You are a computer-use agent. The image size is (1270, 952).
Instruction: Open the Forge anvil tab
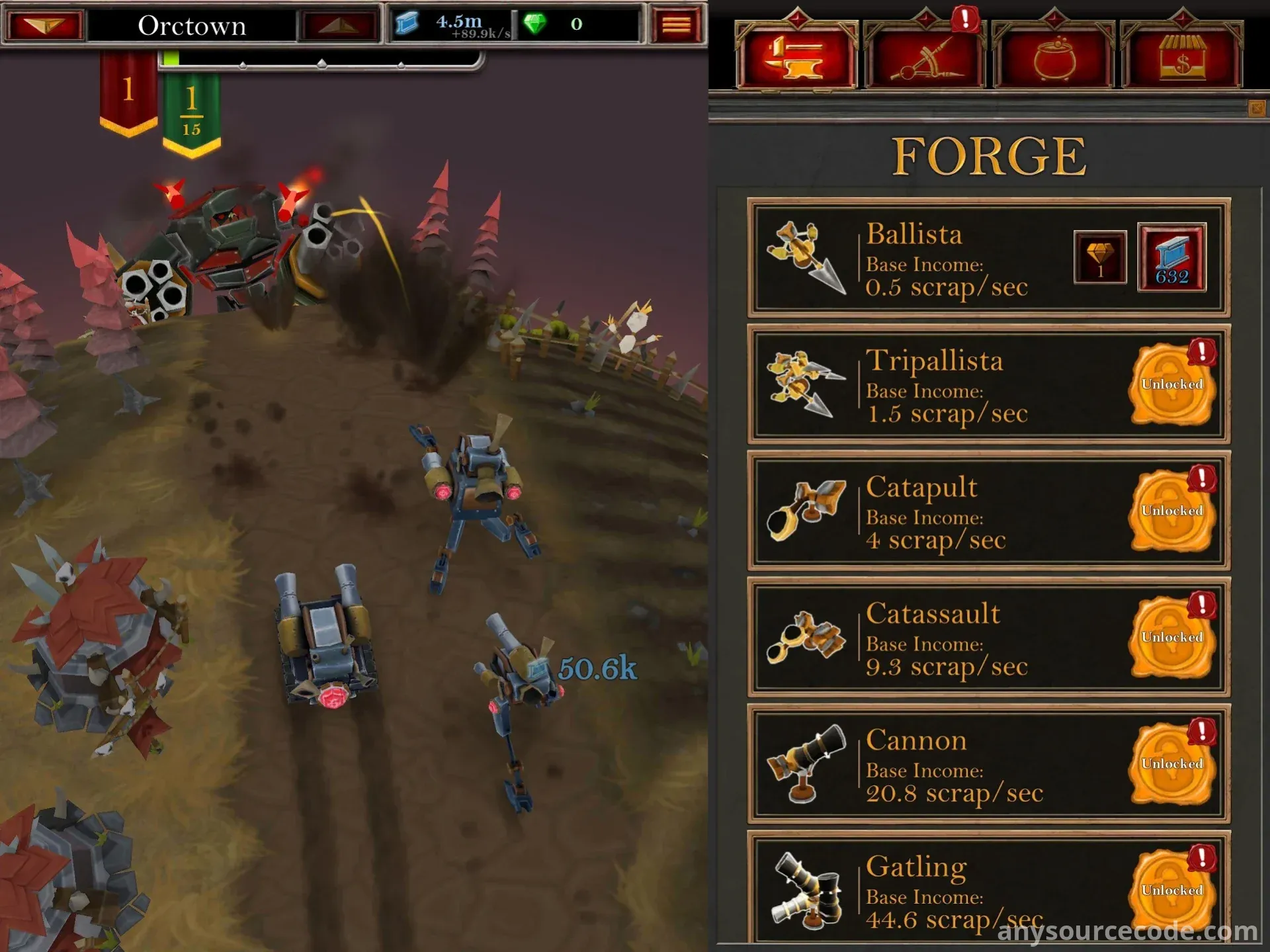(796, 58)
